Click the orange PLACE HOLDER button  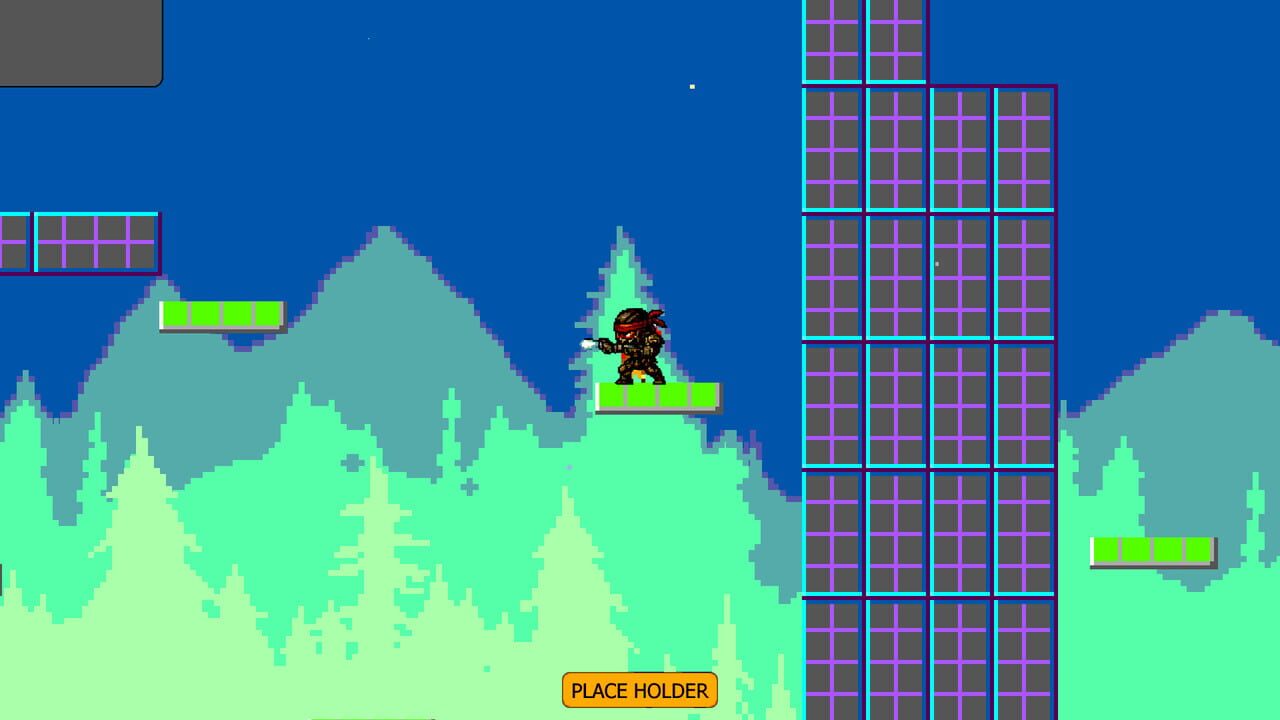coord(639,690)
